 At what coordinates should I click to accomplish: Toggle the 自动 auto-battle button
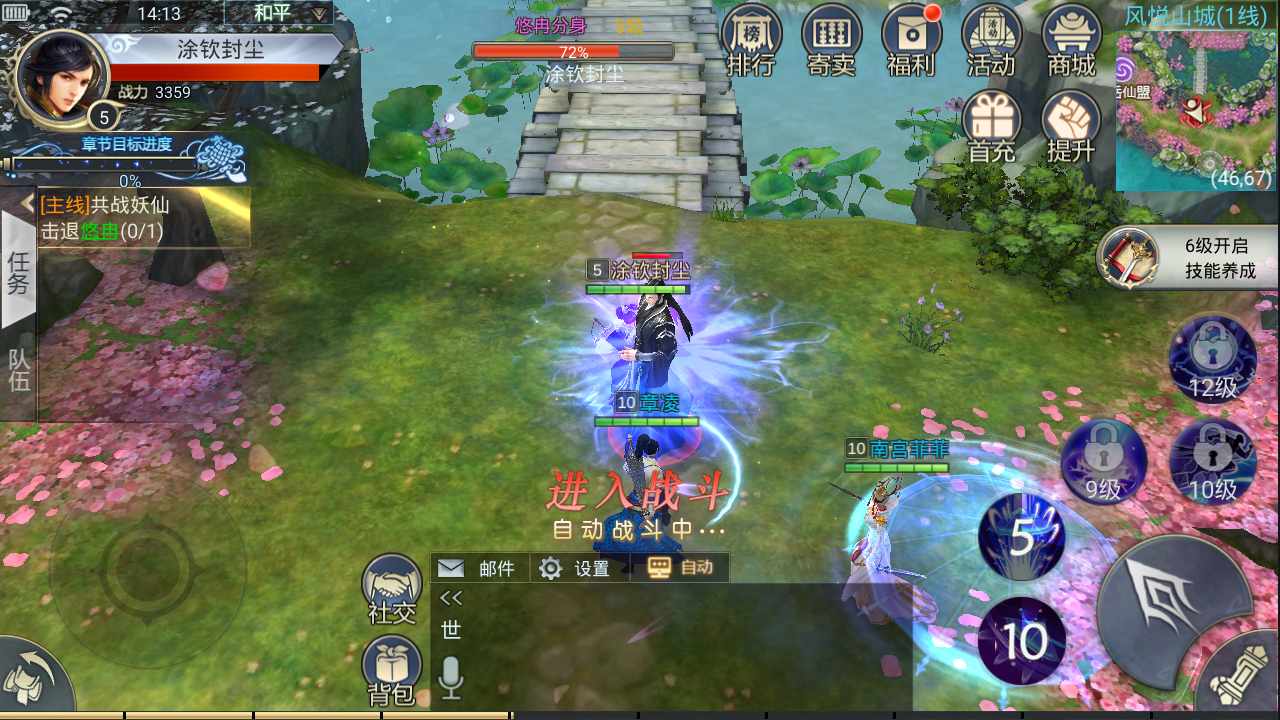pos(681,567)
